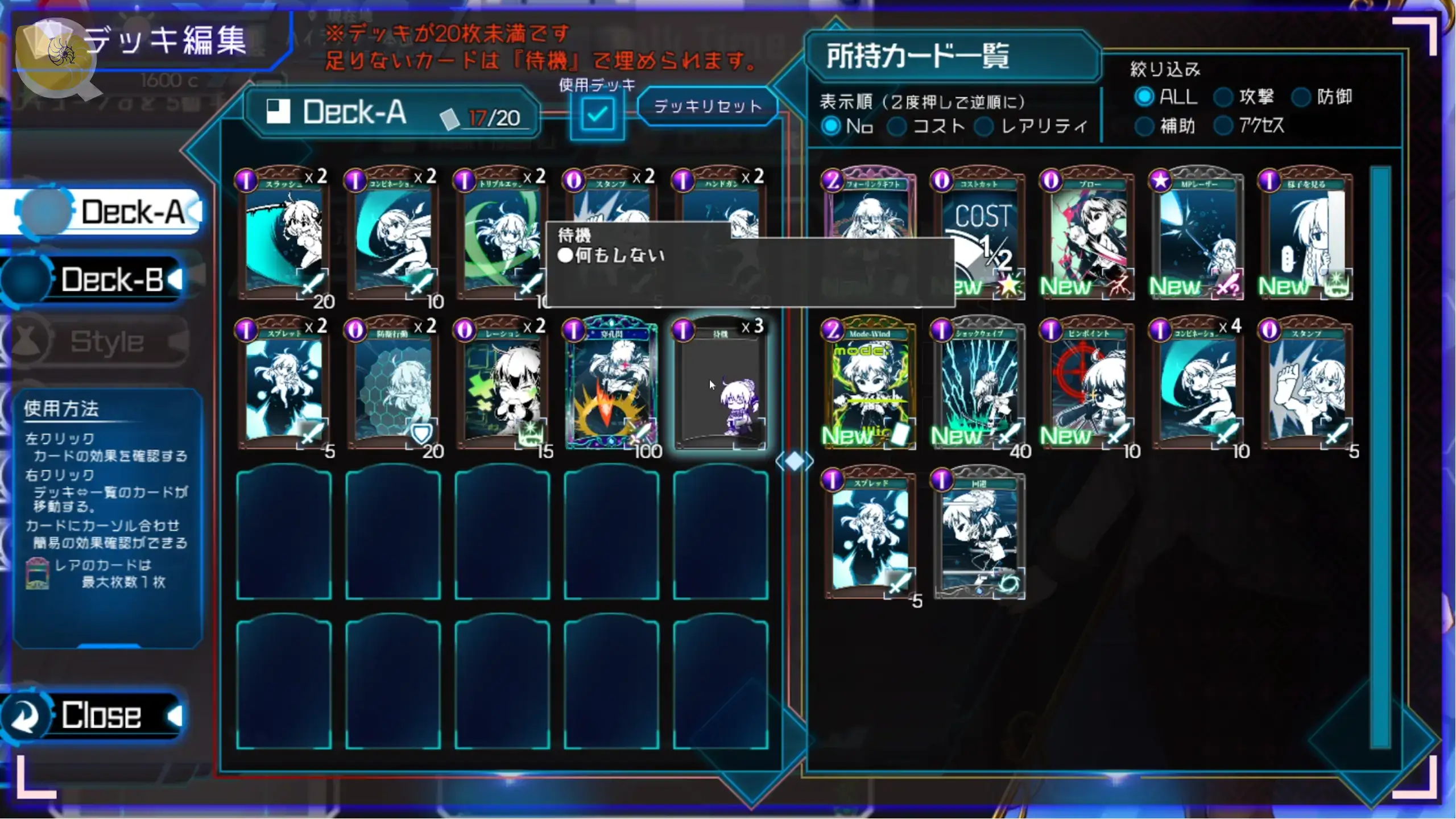Filter cards by 補助
1456x819 pixels.
point(1144,126)
